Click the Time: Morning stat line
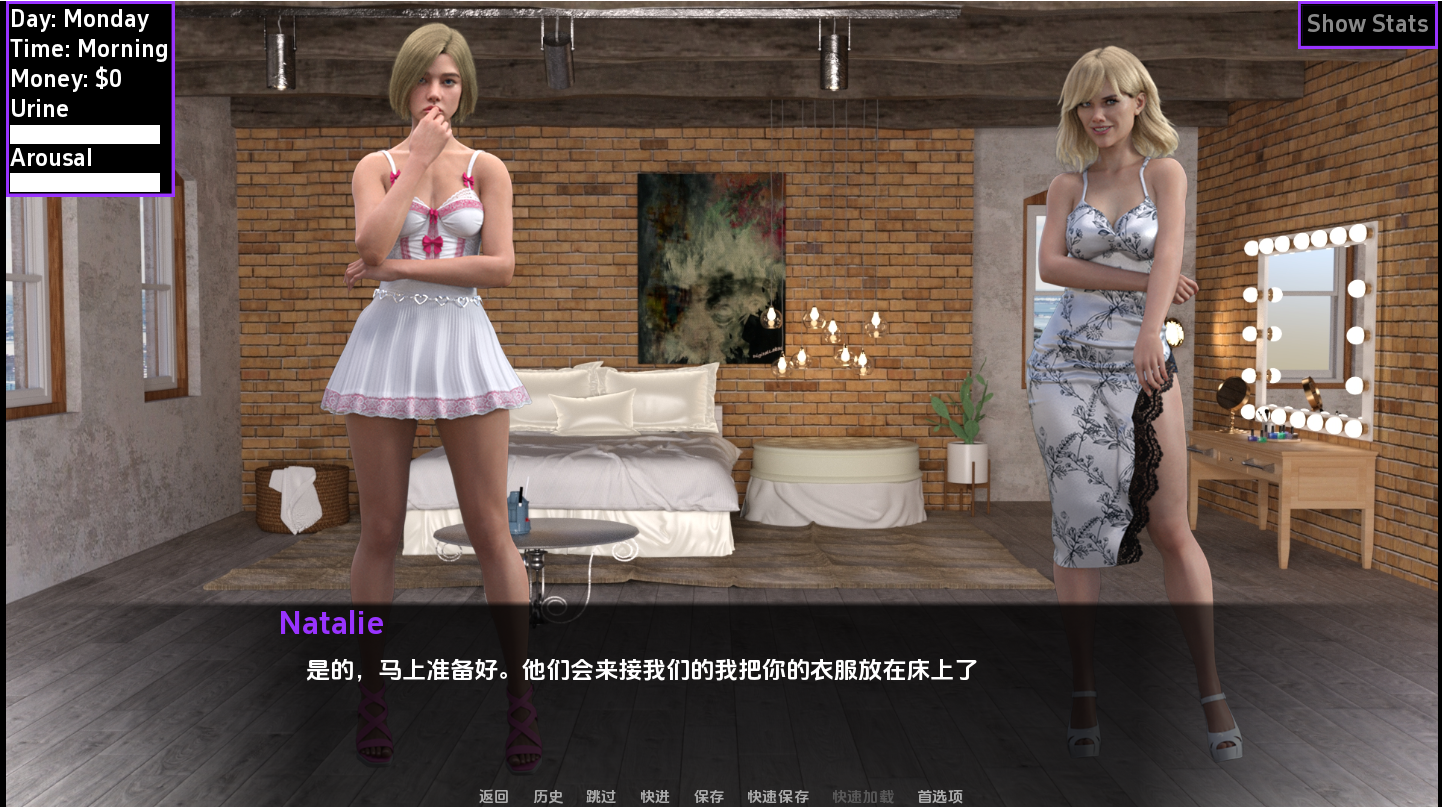 click(x=89, y=48)
